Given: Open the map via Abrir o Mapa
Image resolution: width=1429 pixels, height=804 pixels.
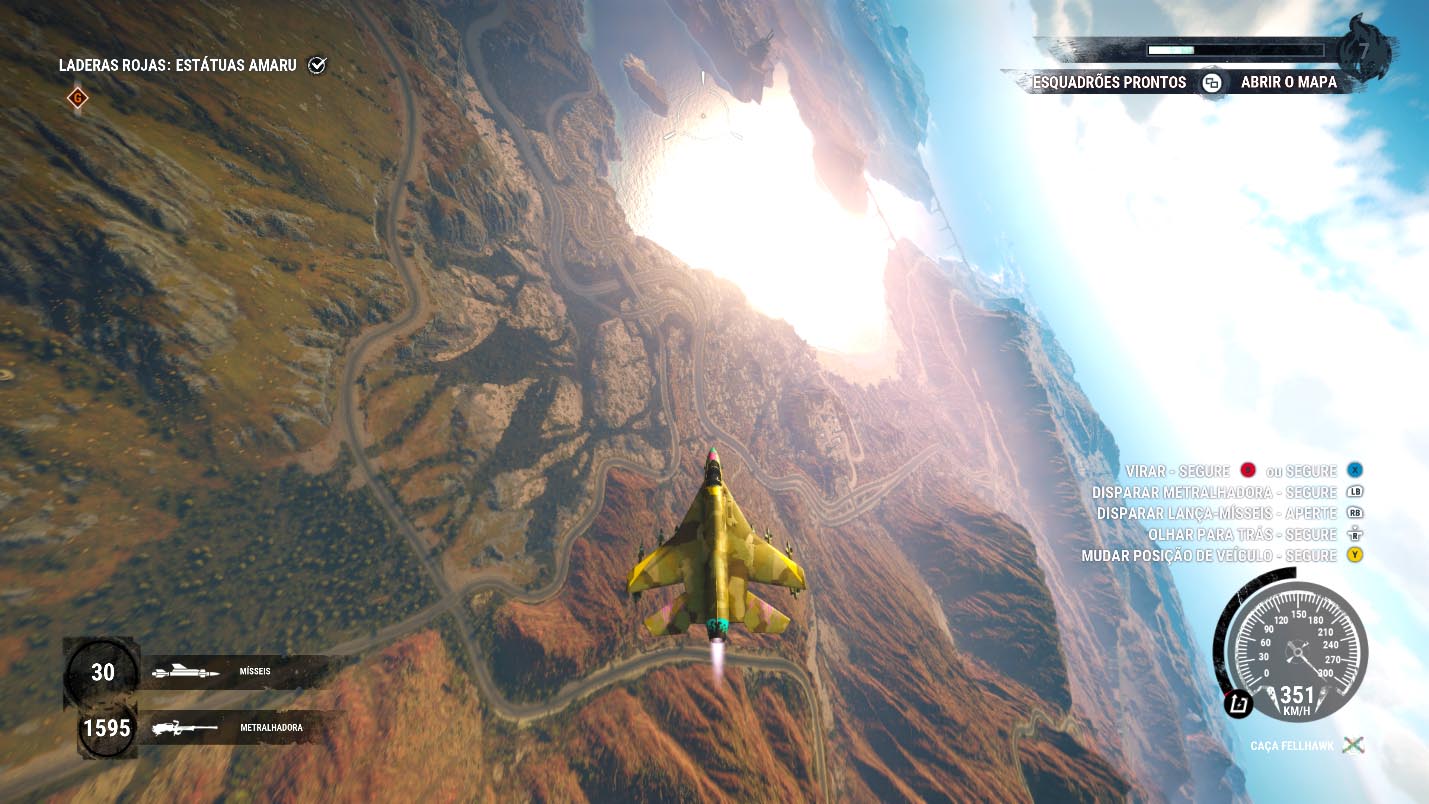Looking at the screenshot, I should tap(1288, 83).
